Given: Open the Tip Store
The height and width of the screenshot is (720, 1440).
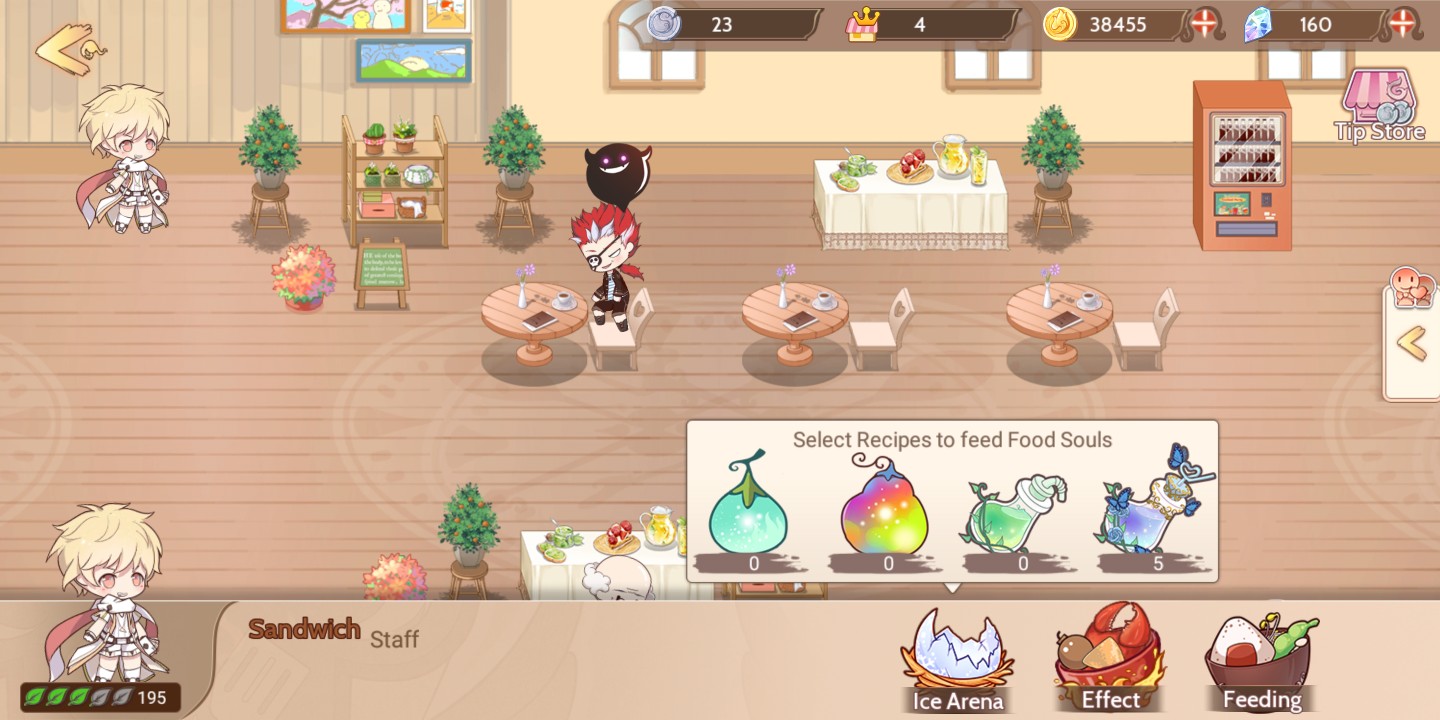Looking at the screenshot, I should coord(1380,100).
